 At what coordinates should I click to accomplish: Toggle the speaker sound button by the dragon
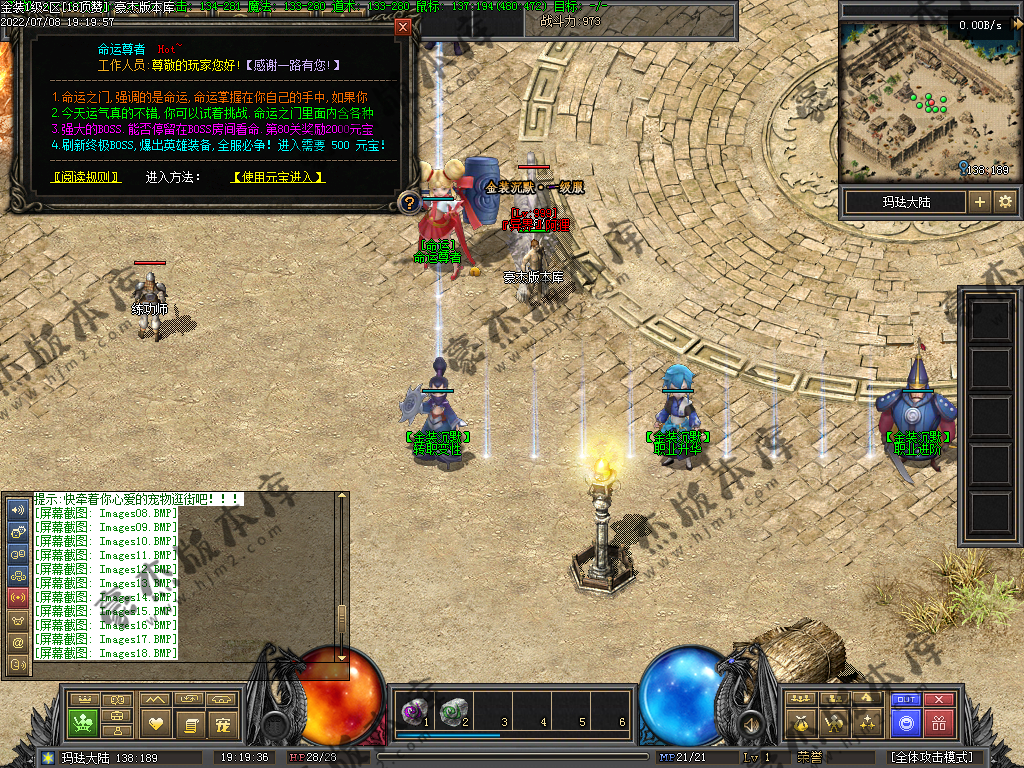pos(748,722)
